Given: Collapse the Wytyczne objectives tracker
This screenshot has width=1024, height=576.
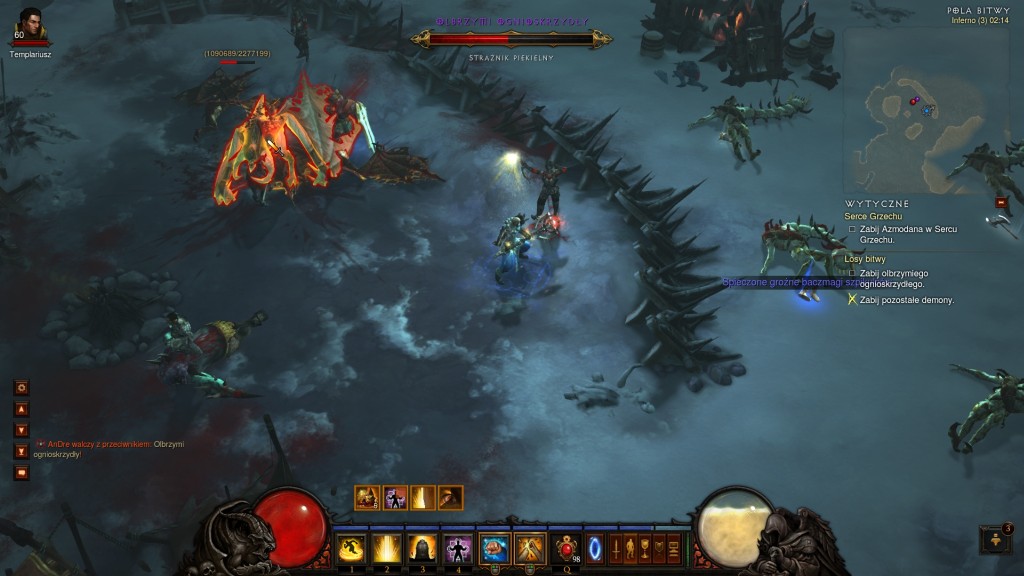Looking at the screenshot, I should coord(1001,203).
